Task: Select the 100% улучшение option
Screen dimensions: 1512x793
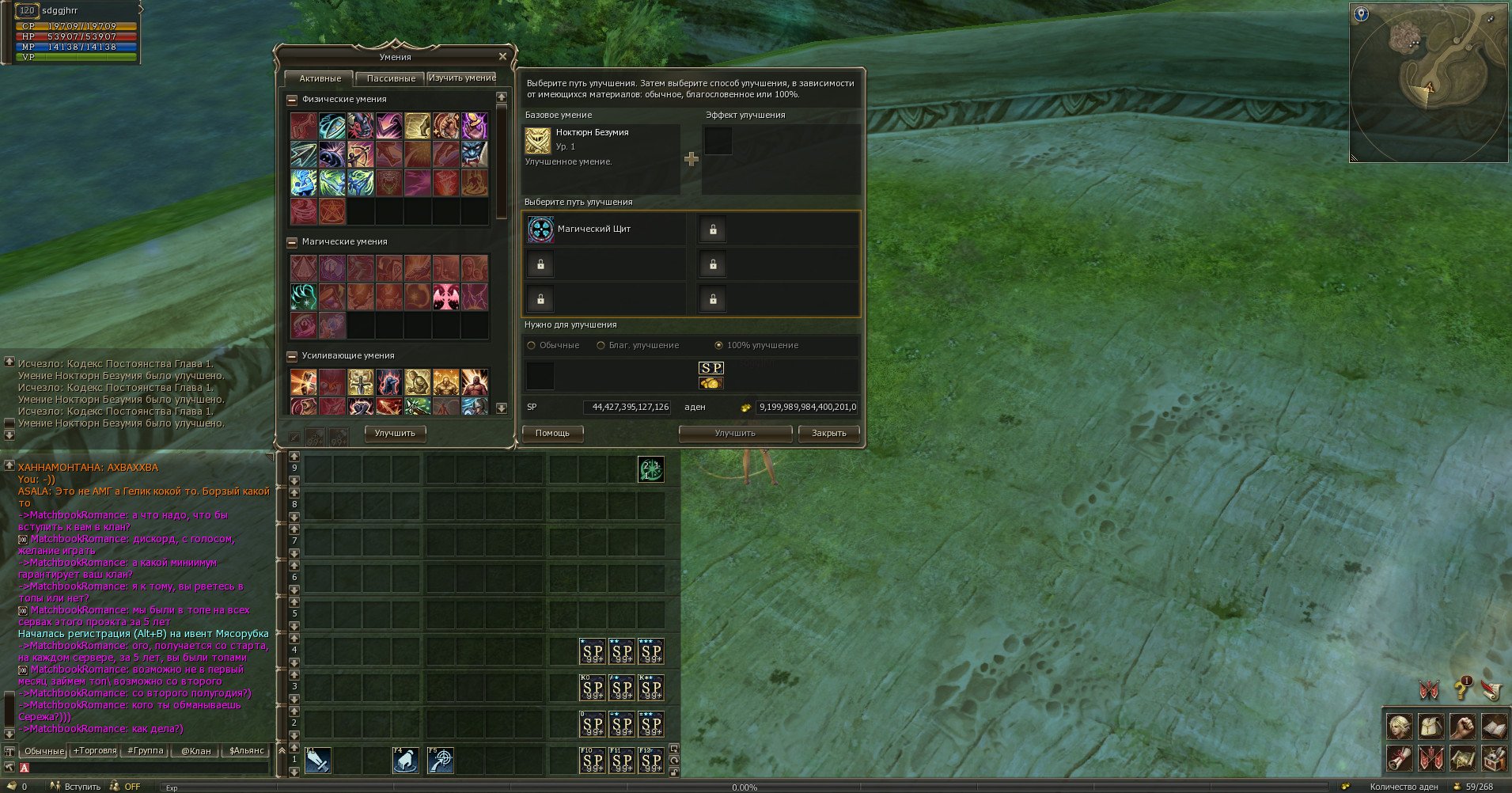Action: [x=719, y=346]
